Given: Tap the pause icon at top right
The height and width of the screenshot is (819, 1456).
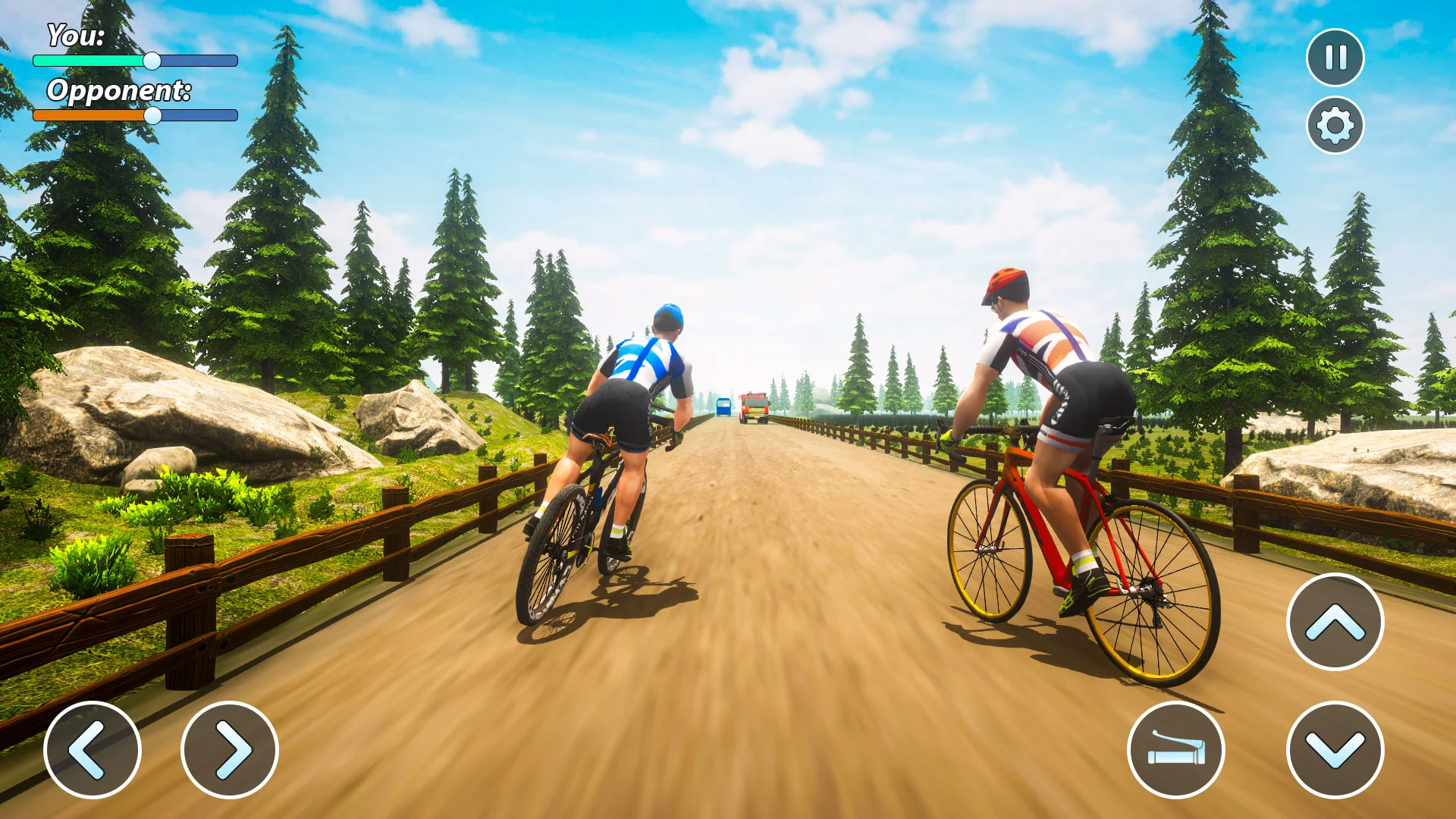Looking at the screenshot, I should pos(1335,56).
